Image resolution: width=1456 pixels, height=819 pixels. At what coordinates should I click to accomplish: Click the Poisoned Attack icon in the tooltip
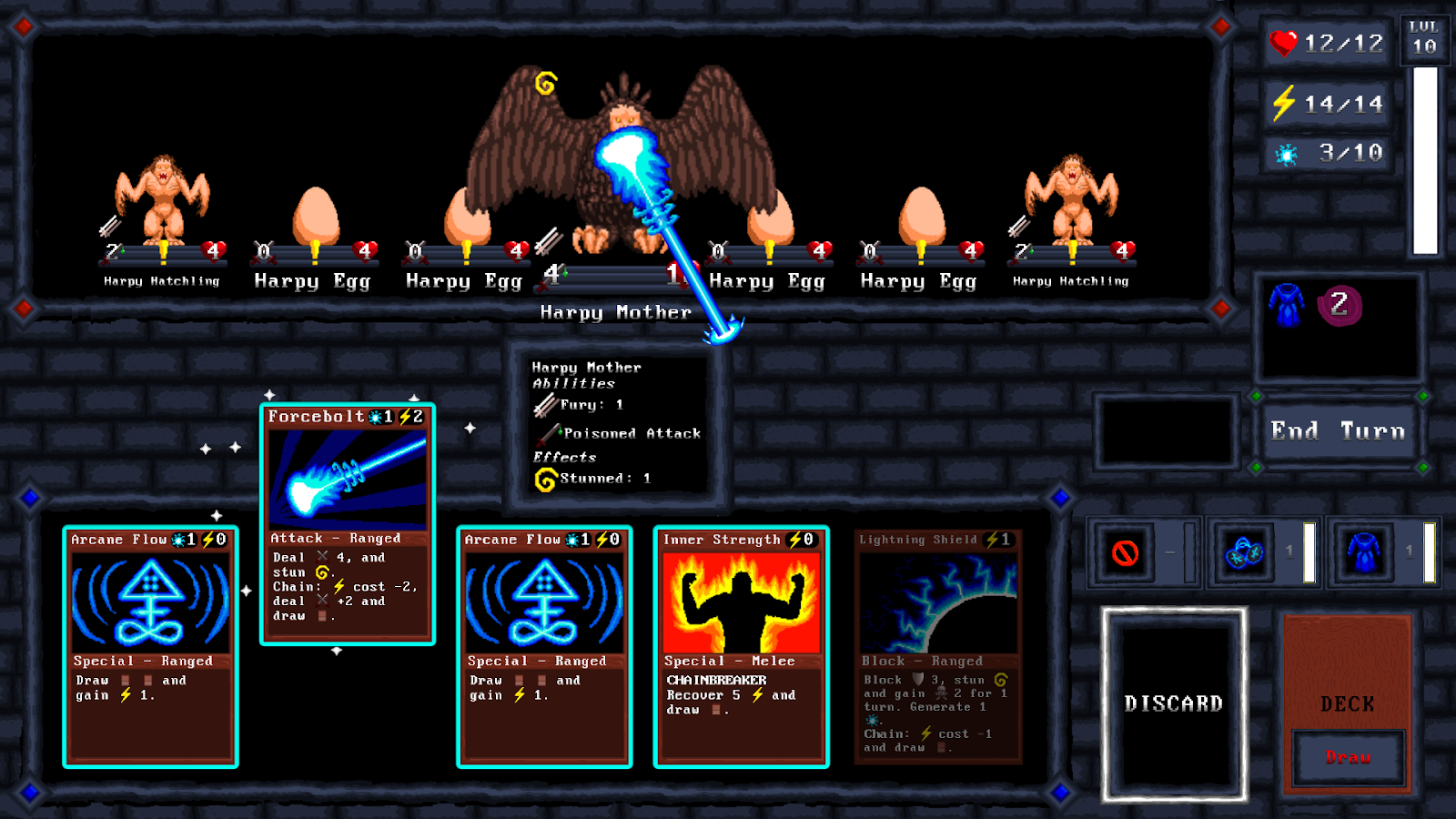tap(546, 433)
